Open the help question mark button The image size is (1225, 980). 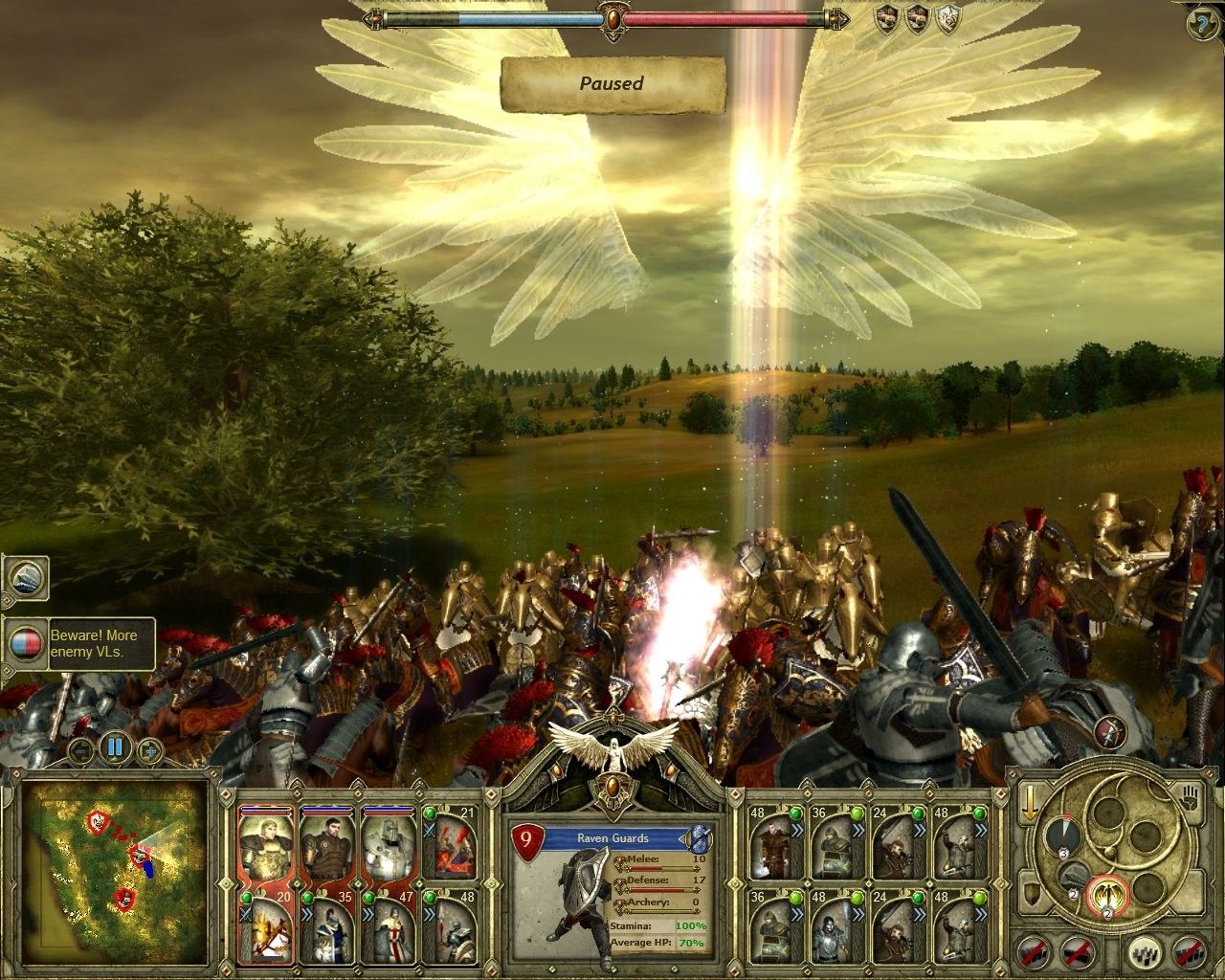click(1203, 22)
